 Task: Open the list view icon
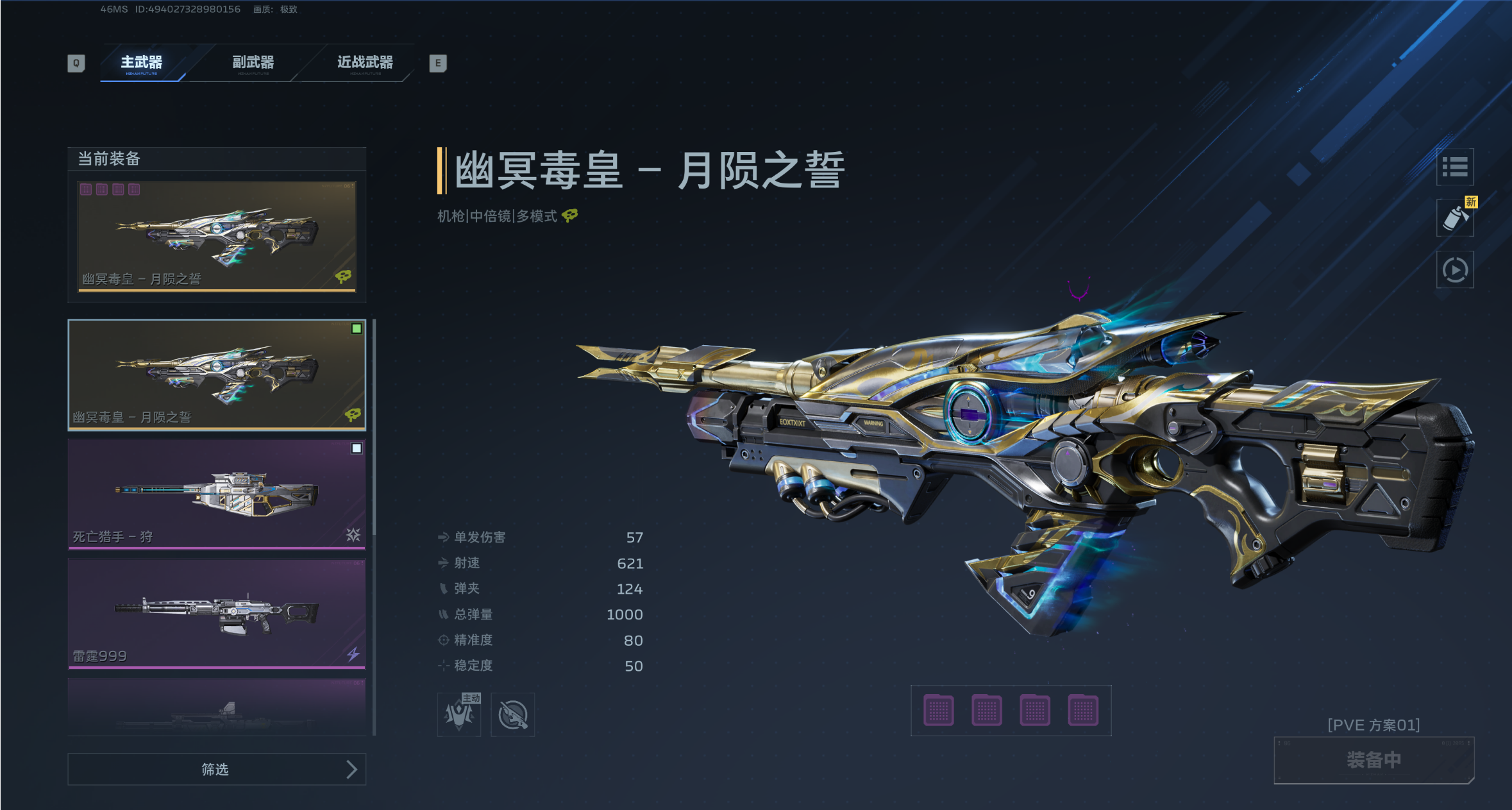click(1454, 167)
